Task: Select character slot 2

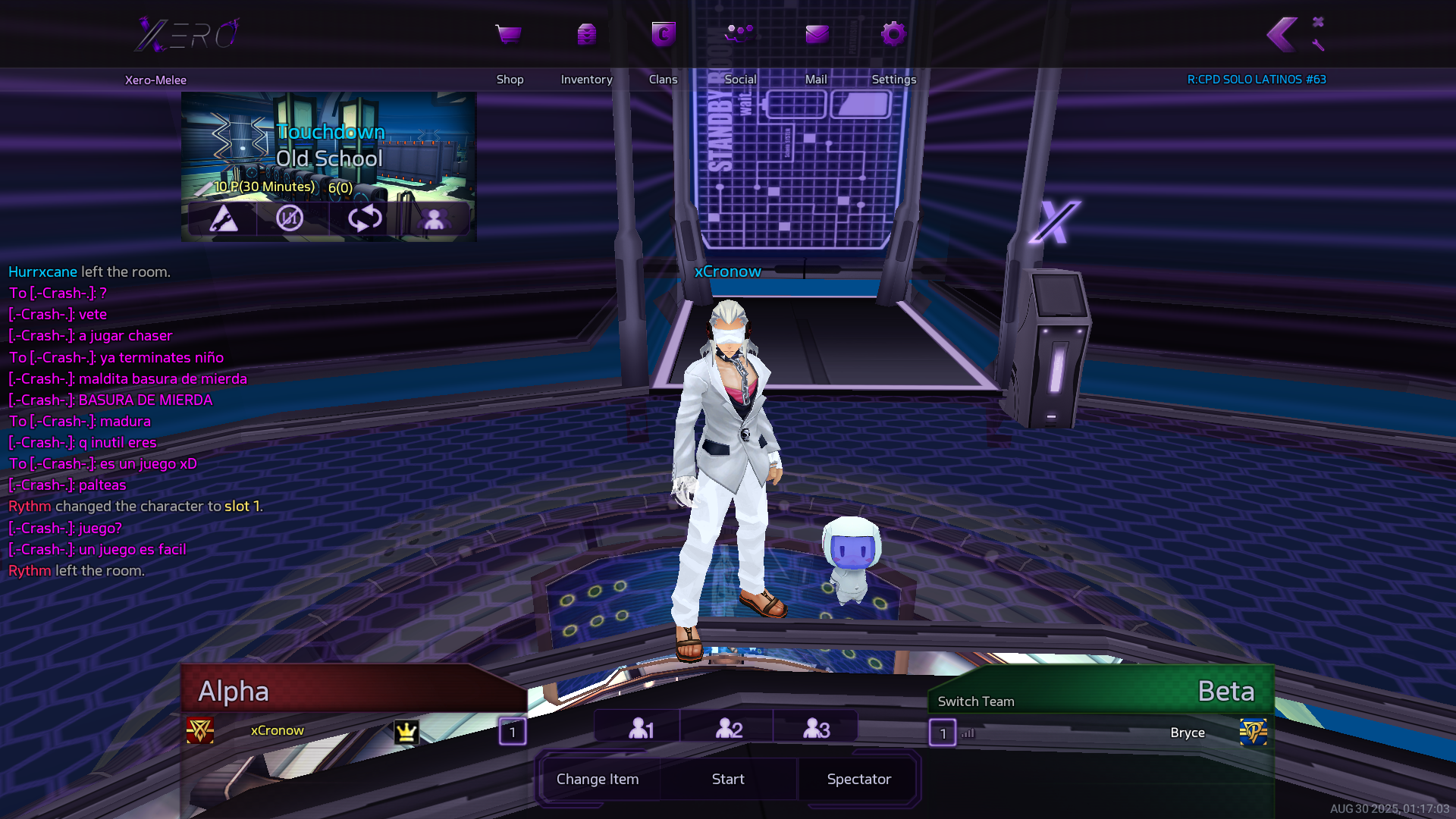Action: [x=729, y=729]
